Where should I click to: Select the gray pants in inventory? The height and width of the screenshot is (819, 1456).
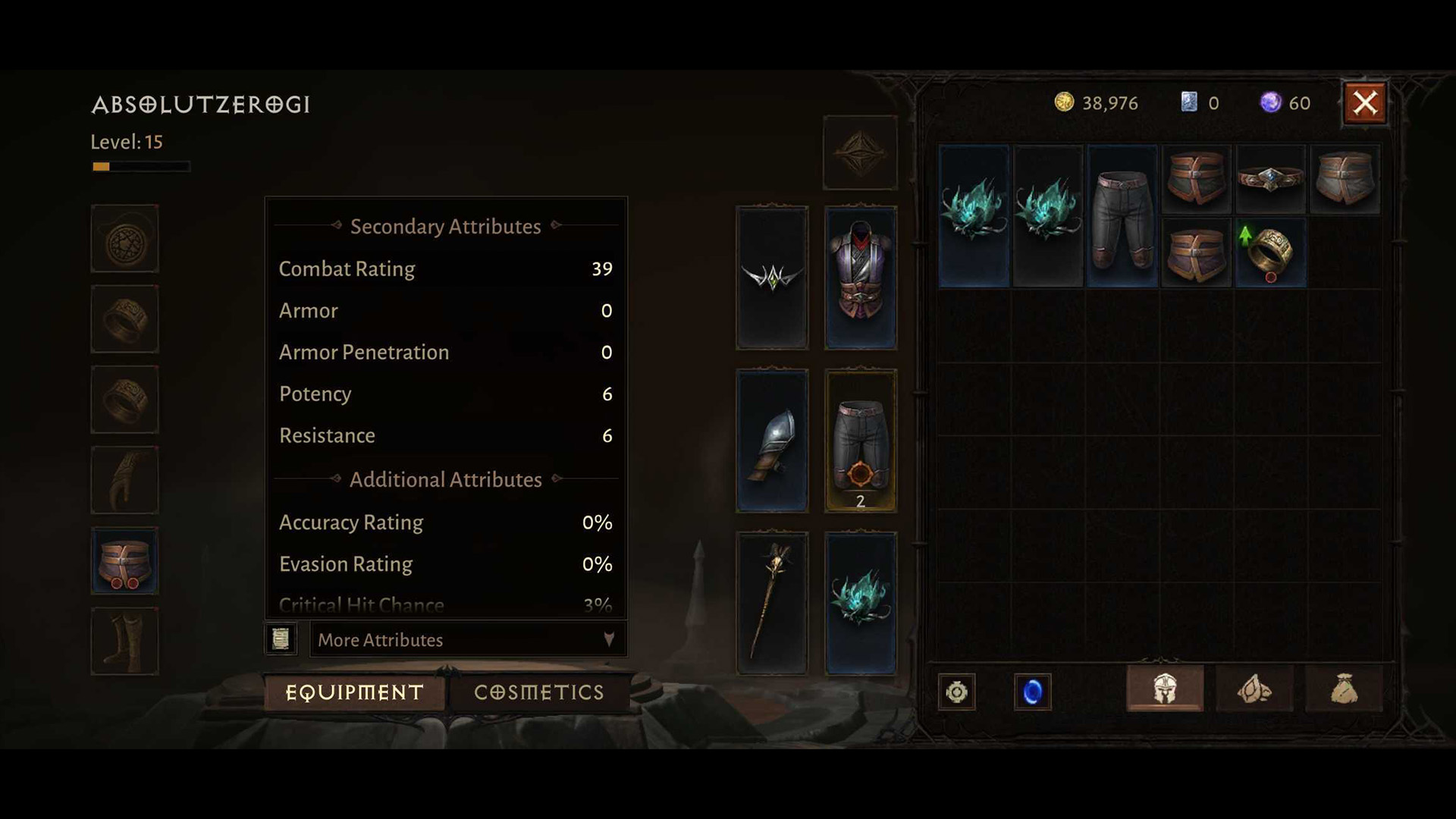click(1122, 217)
